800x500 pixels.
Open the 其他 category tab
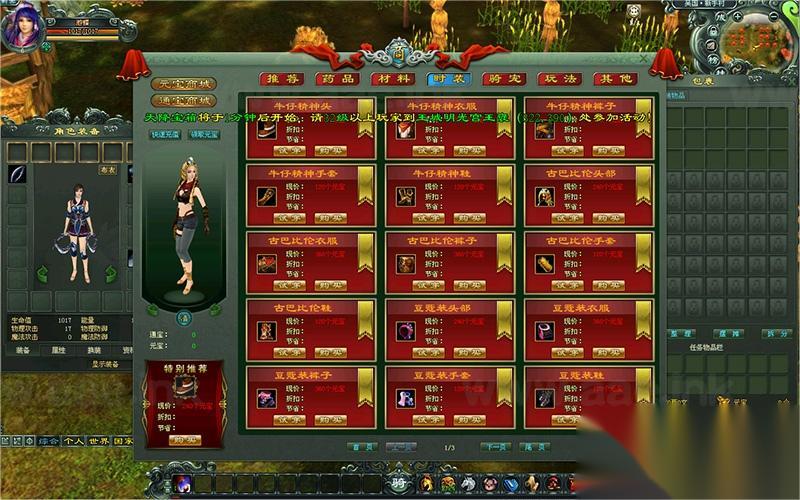tap(613, 79)
